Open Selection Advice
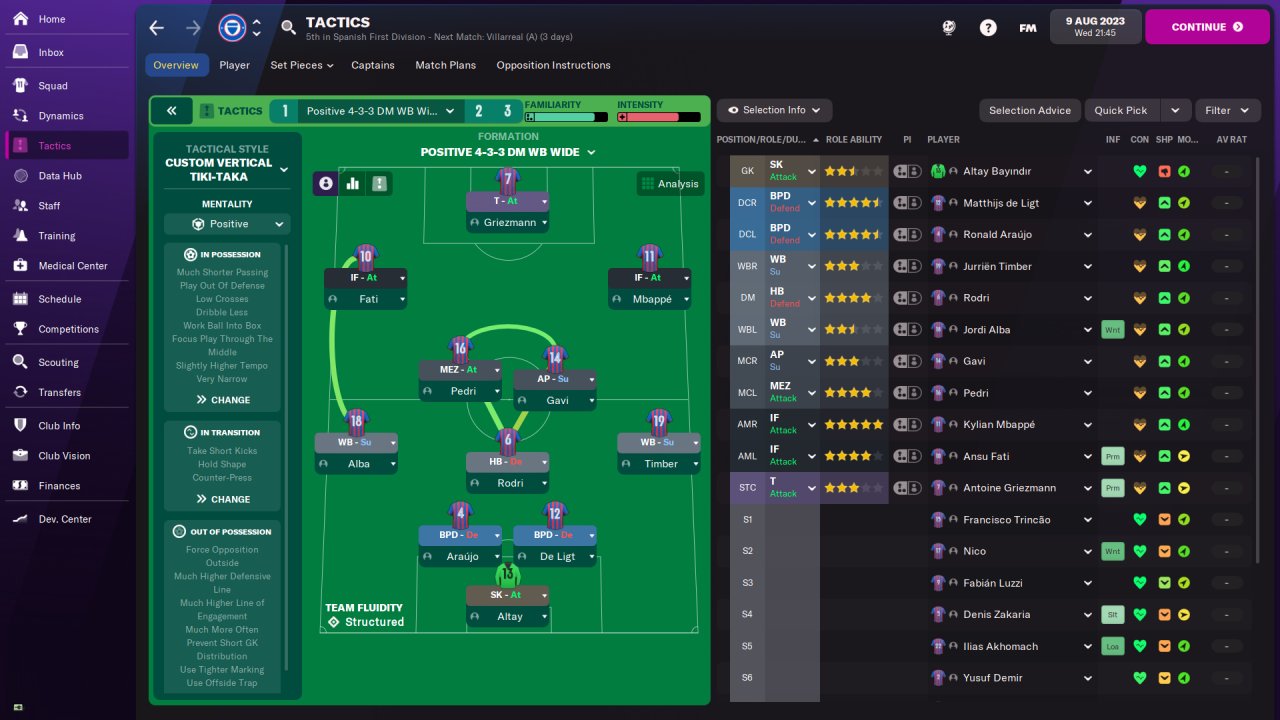The width and height of the screenshot is (1280, 720). tap(1029, 110)
